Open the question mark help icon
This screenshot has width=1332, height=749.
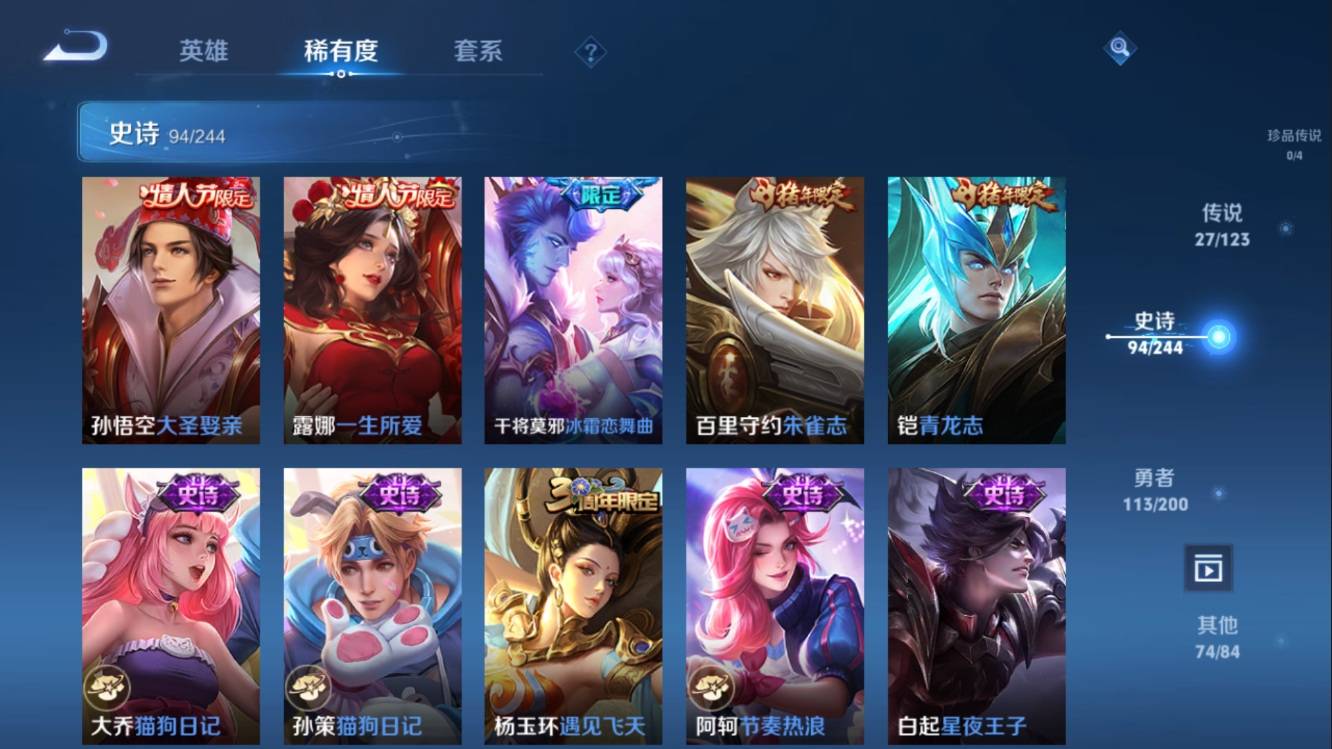(x=590, y=52)
